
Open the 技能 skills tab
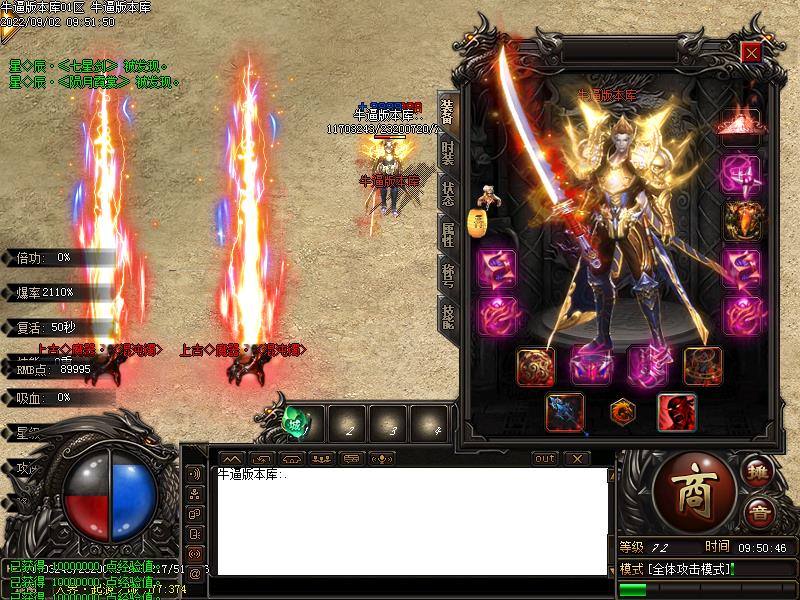coord(447,314)
